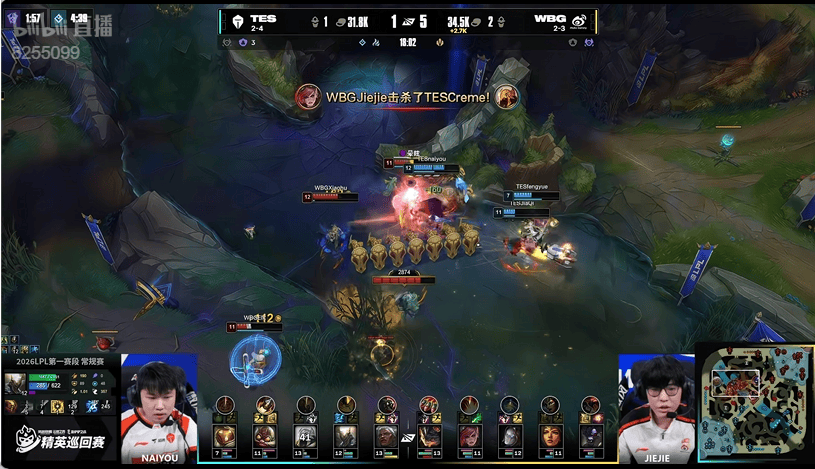Click the featured champion portrait in stats panel
The height and width of the screenshot is (469, 815).
(x=17, y=383)
